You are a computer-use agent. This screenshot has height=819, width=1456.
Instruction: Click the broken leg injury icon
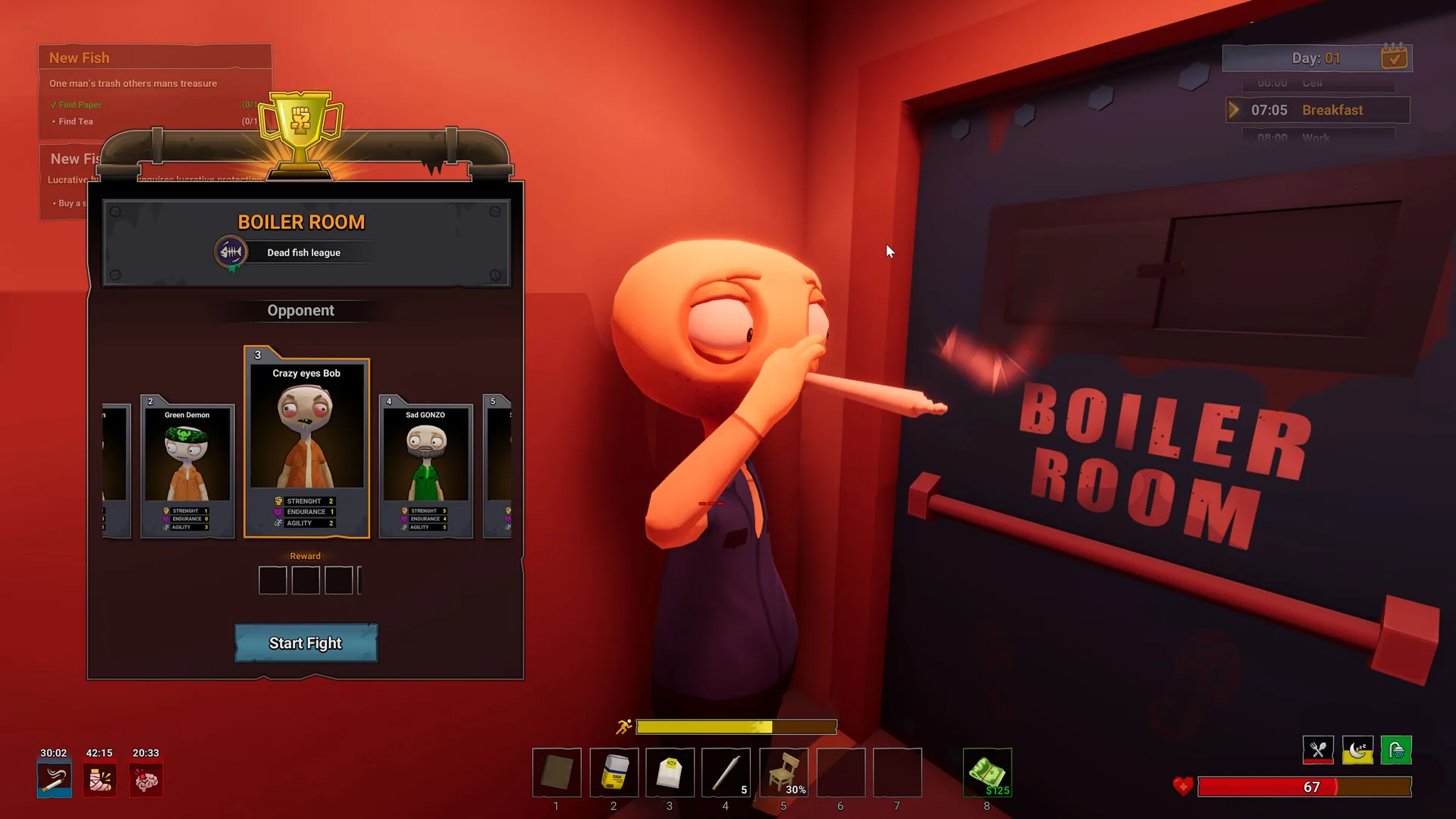(x=99, y=779)
